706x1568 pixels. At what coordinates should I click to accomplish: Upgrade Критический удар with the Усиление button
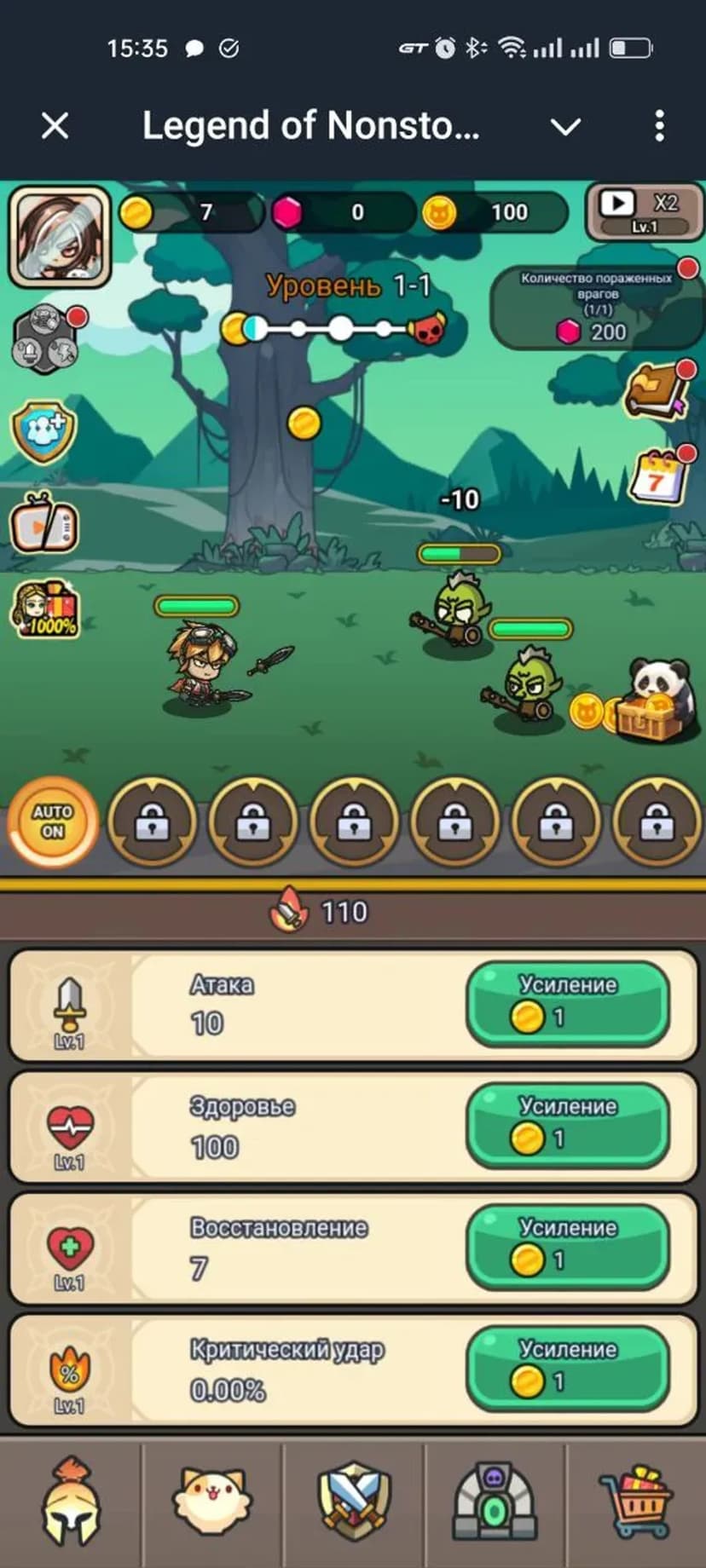coord(567,1369)
